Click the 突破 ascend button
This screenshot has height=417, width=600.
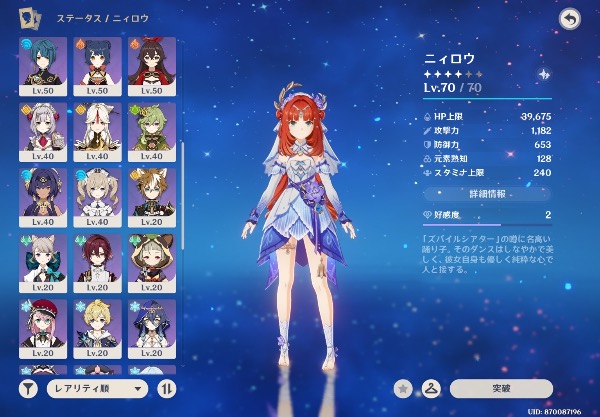[501, 388]
